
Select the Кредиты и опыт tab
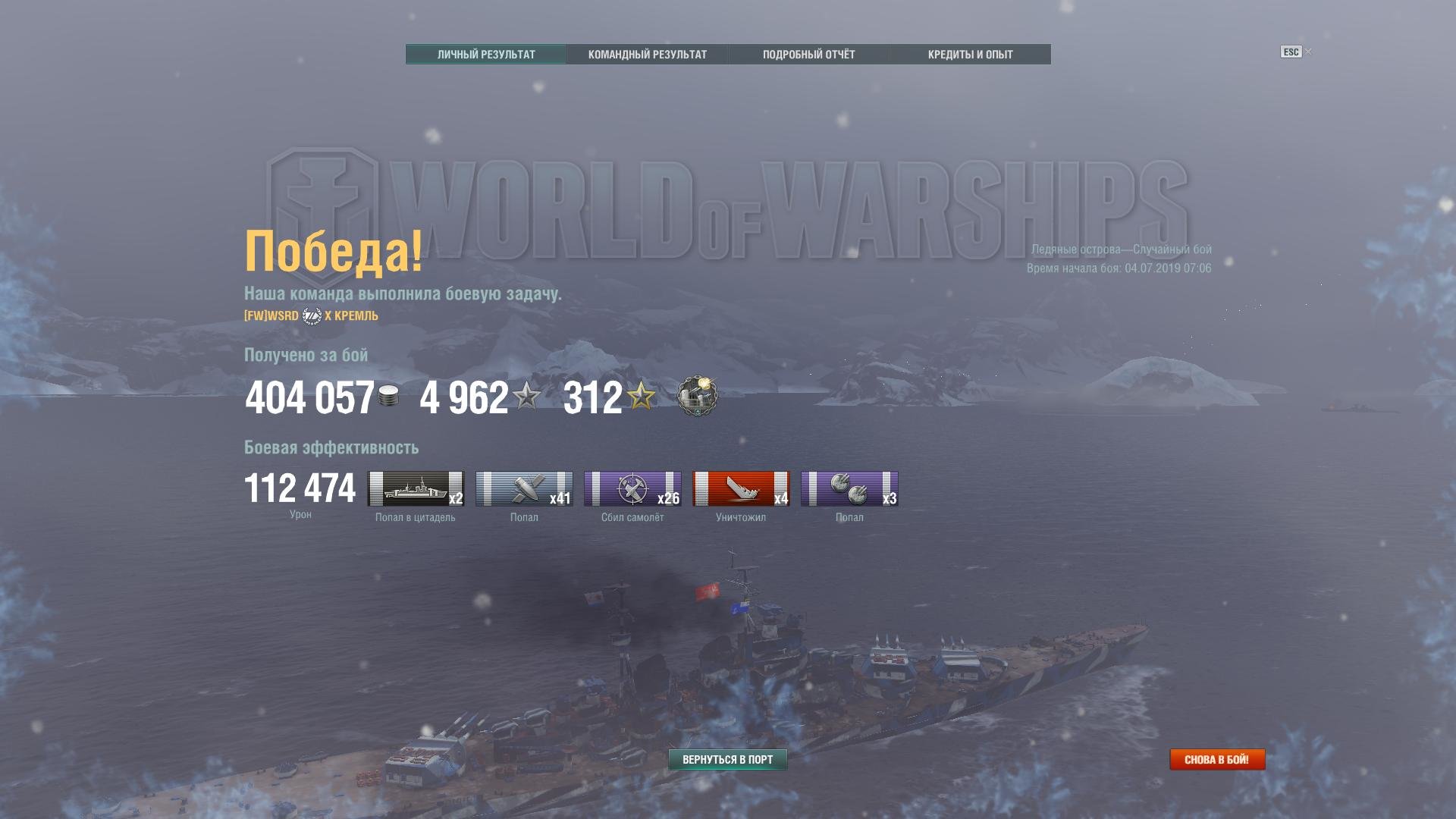tap(970, 55)
